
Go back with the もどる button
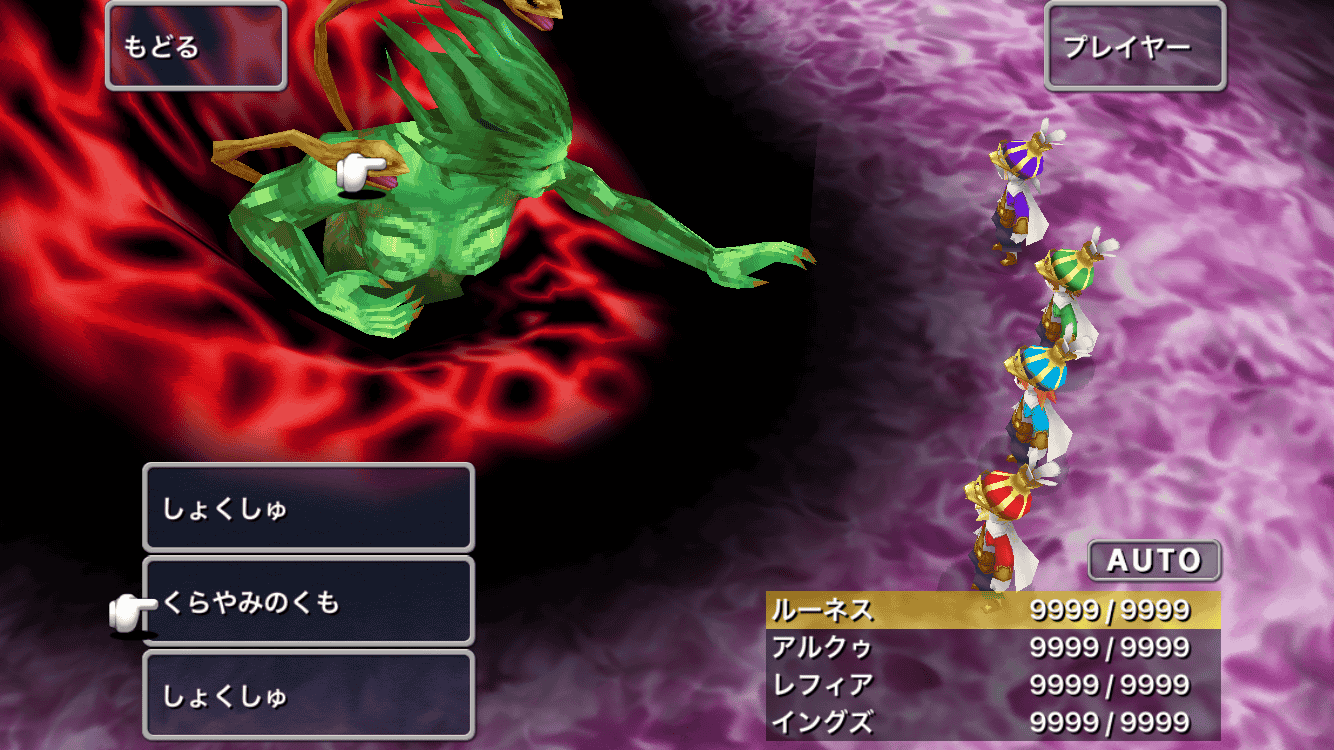click(195, 46)
